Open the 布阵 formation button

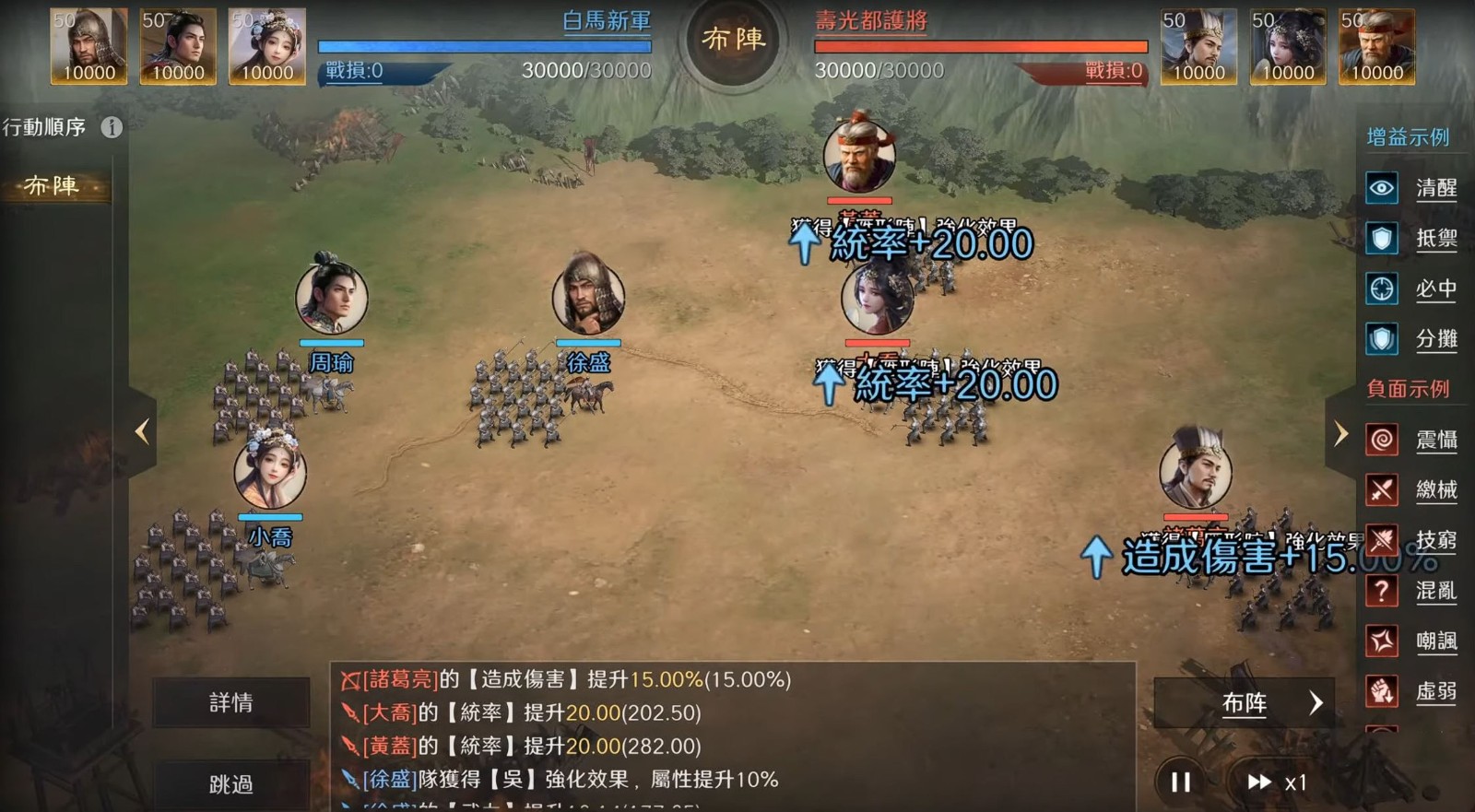1245,704
